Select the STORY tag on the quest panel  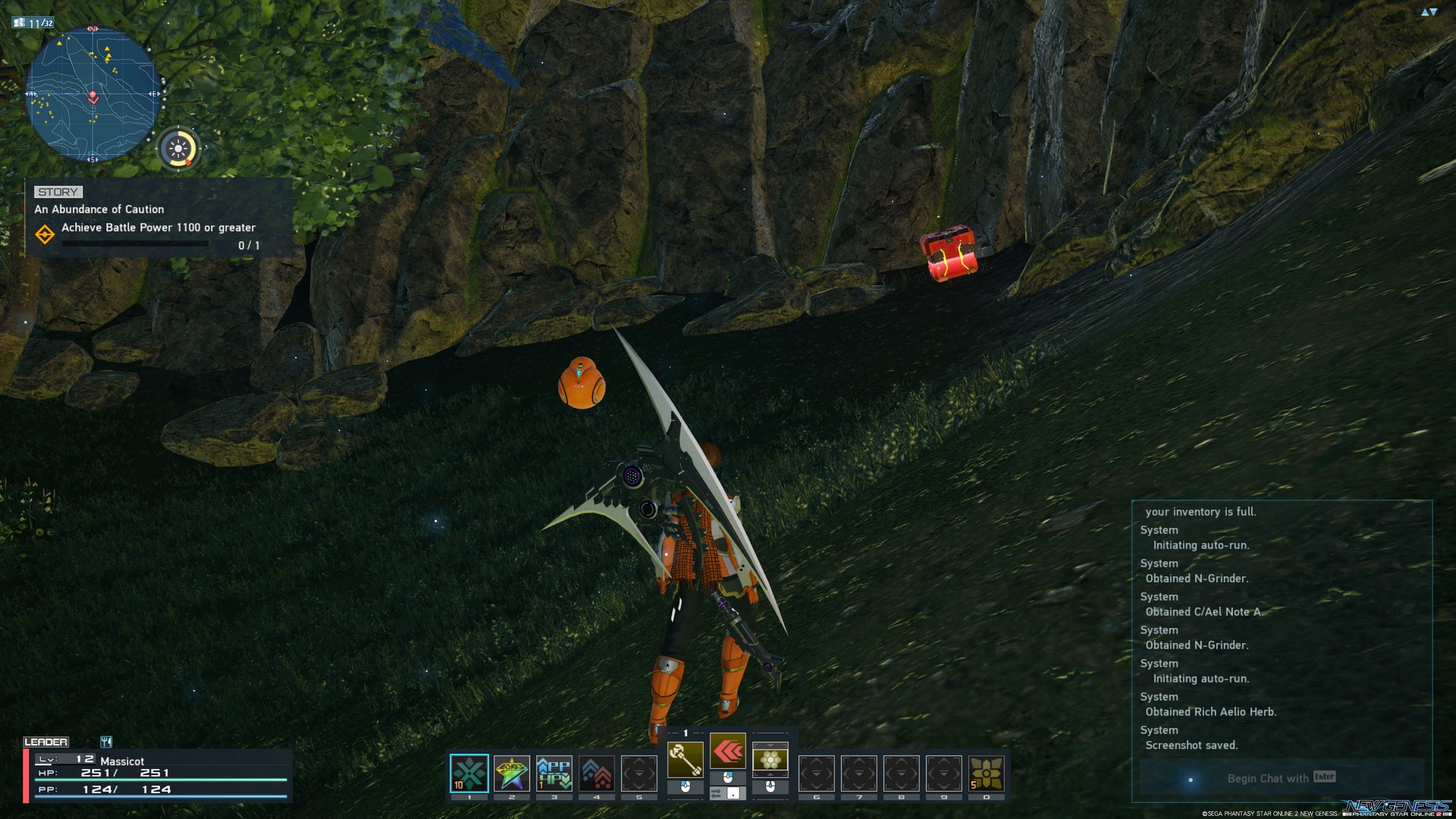58,191
